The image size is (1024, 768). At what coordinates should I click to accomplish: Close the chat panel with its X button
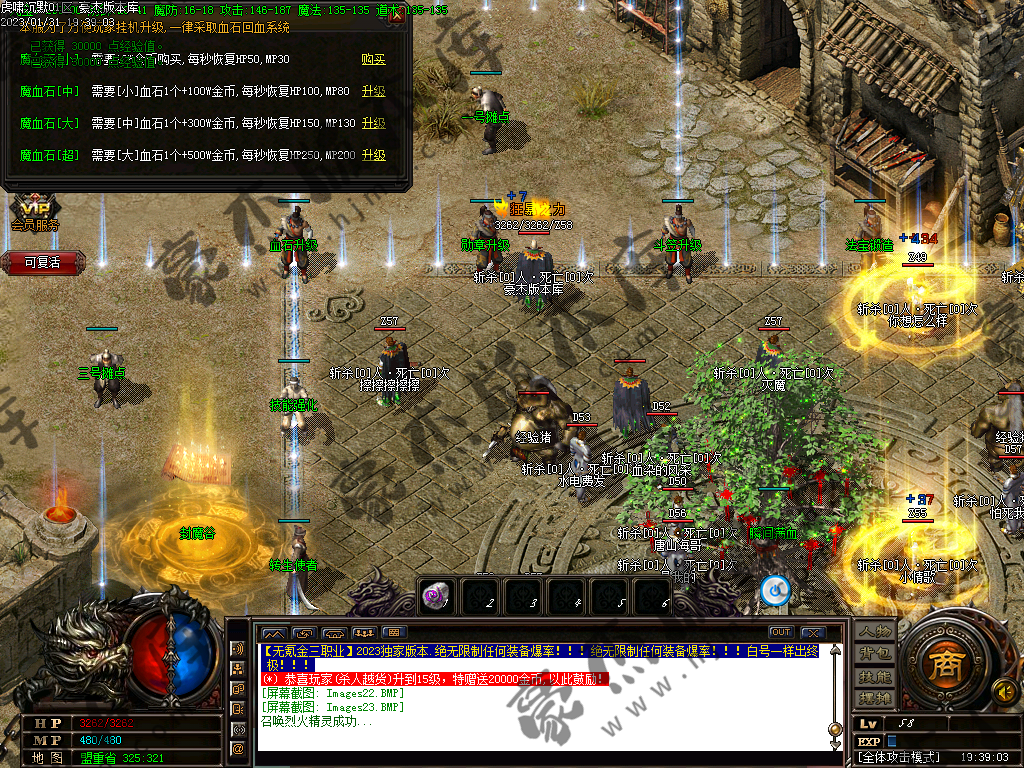813,632
